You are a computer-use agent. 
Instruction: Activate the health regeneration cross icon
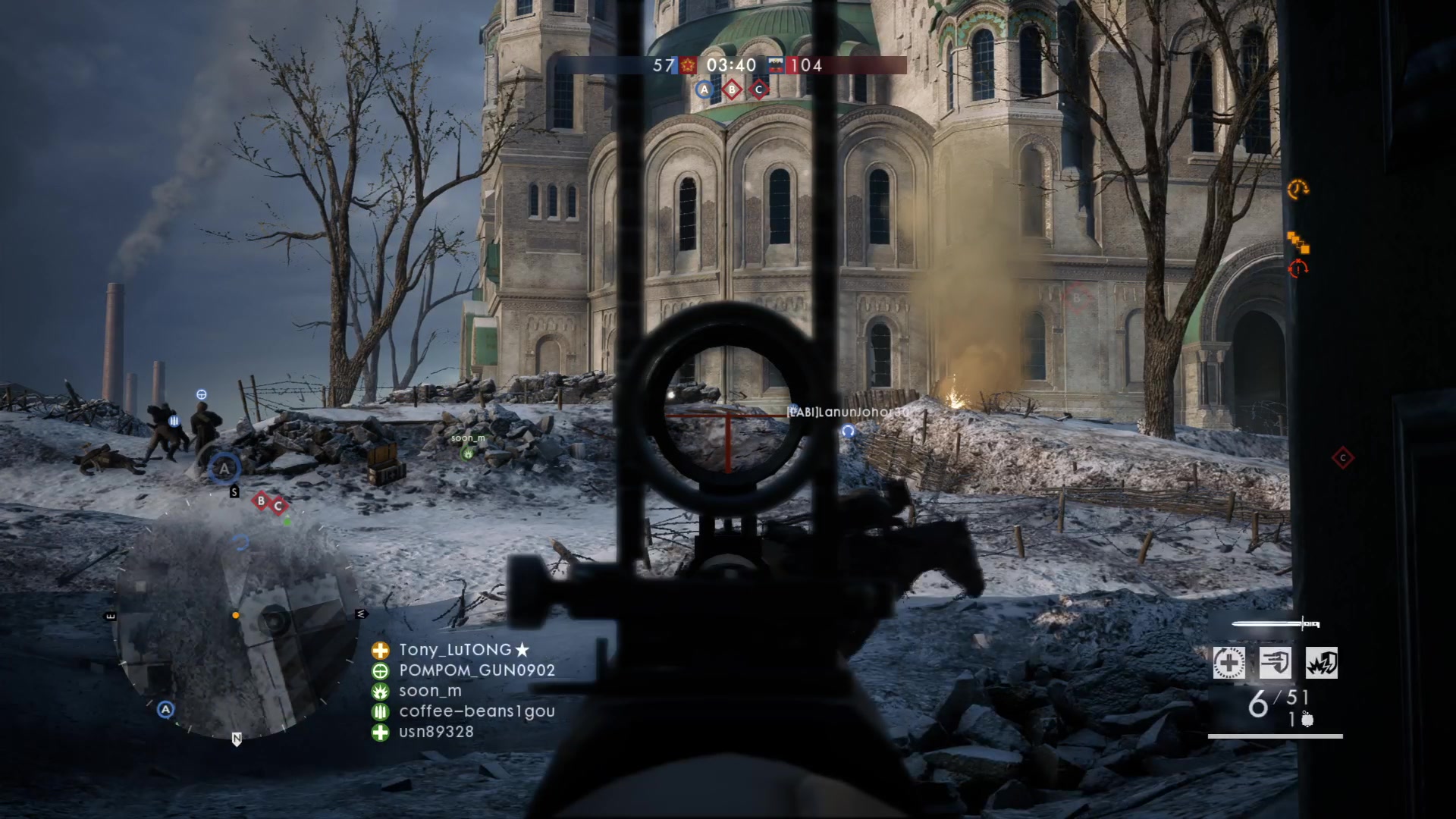1228,664
